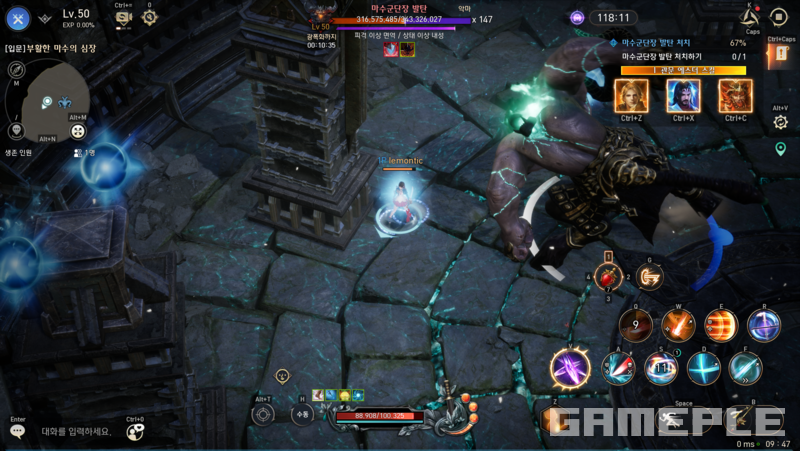Select the blonde Esther portrait skill
The height and width of the screenshot is (451, 800).
[631, 95]
